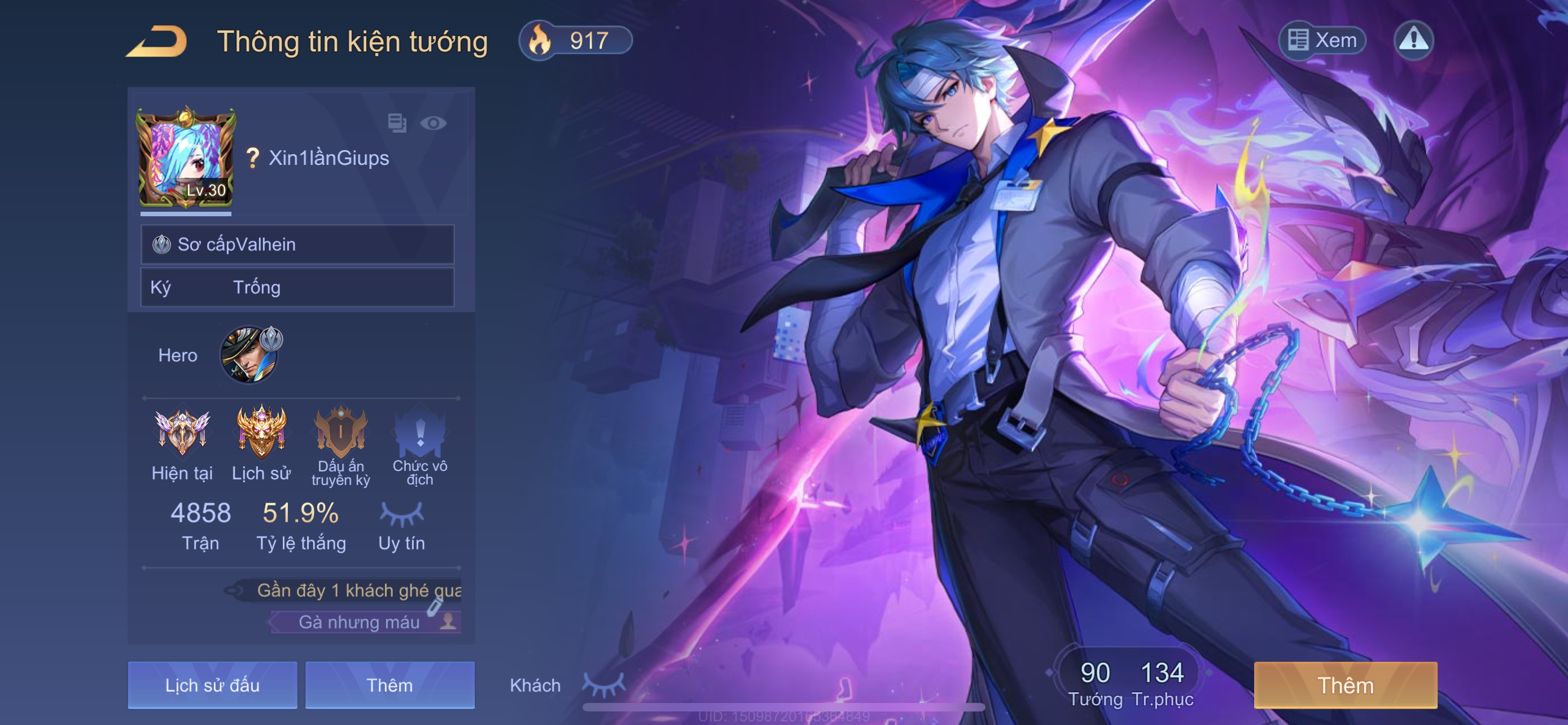Viewport: 1568px width, 725px height.
Task: Open the Chức vô địch badge
Action: pos(420,434)
